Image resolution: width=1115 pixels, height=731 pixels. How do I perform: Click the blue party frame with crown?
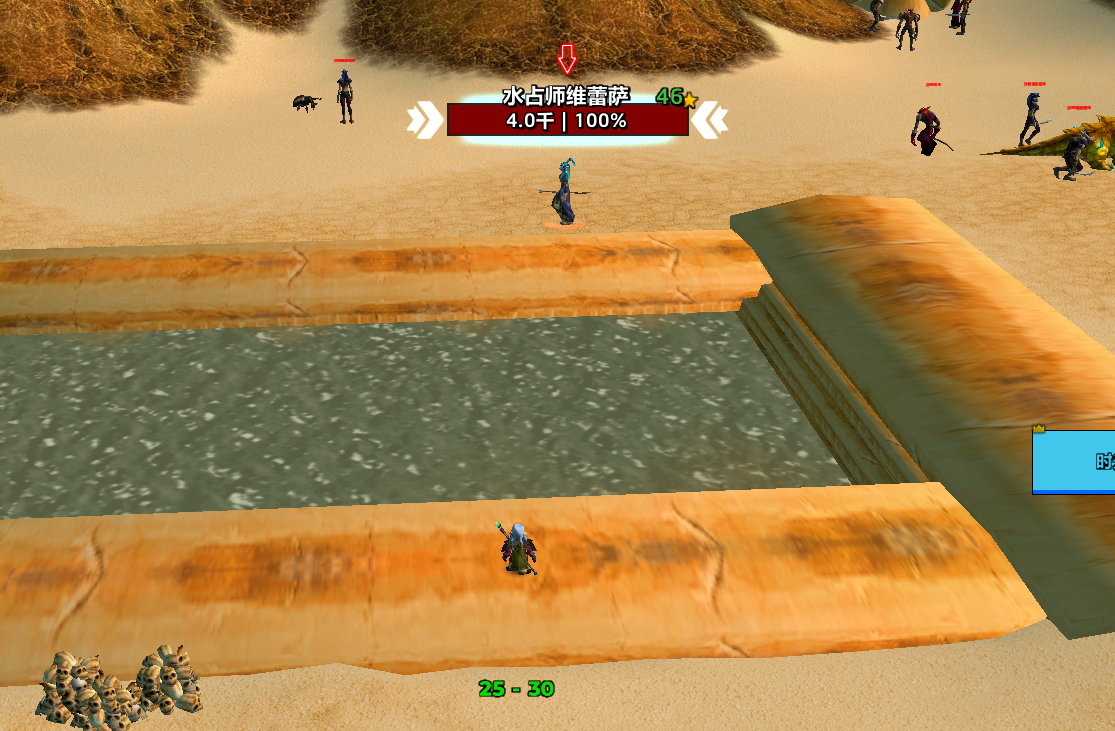[x=1074, y=461]
